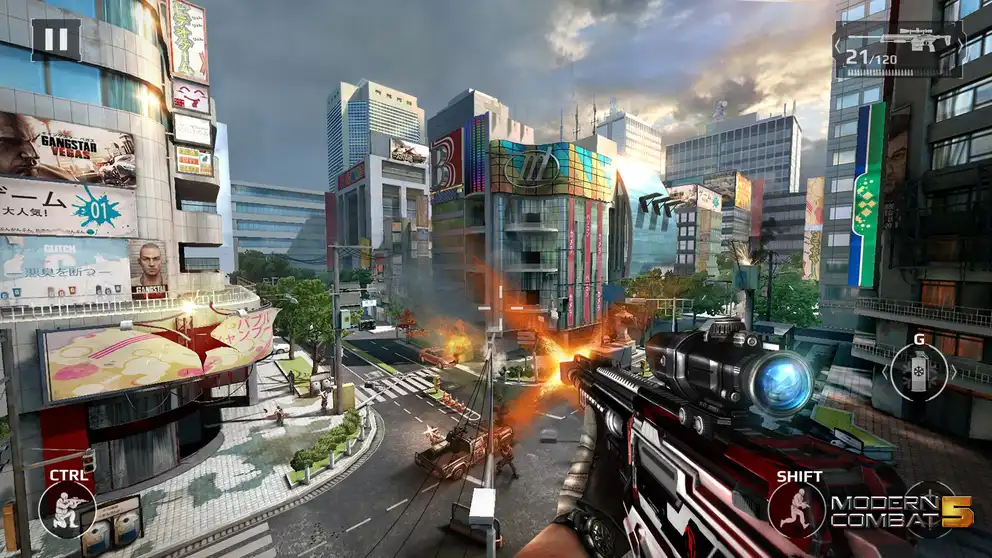992x558 pixels.
Task: Switch weapon via the sniper rifle icon
Action: click(898, 49)
